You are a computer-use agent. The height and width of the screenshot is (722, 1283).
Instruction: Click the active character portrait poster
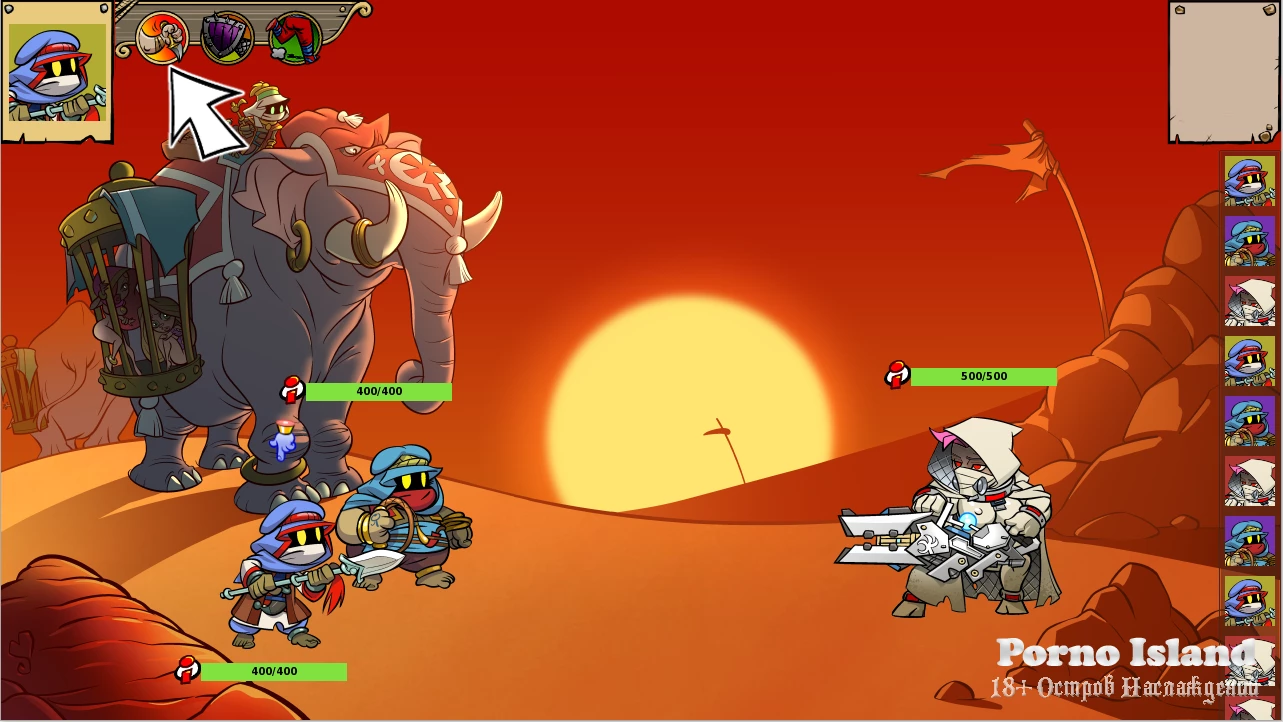(x=57, y=72)
